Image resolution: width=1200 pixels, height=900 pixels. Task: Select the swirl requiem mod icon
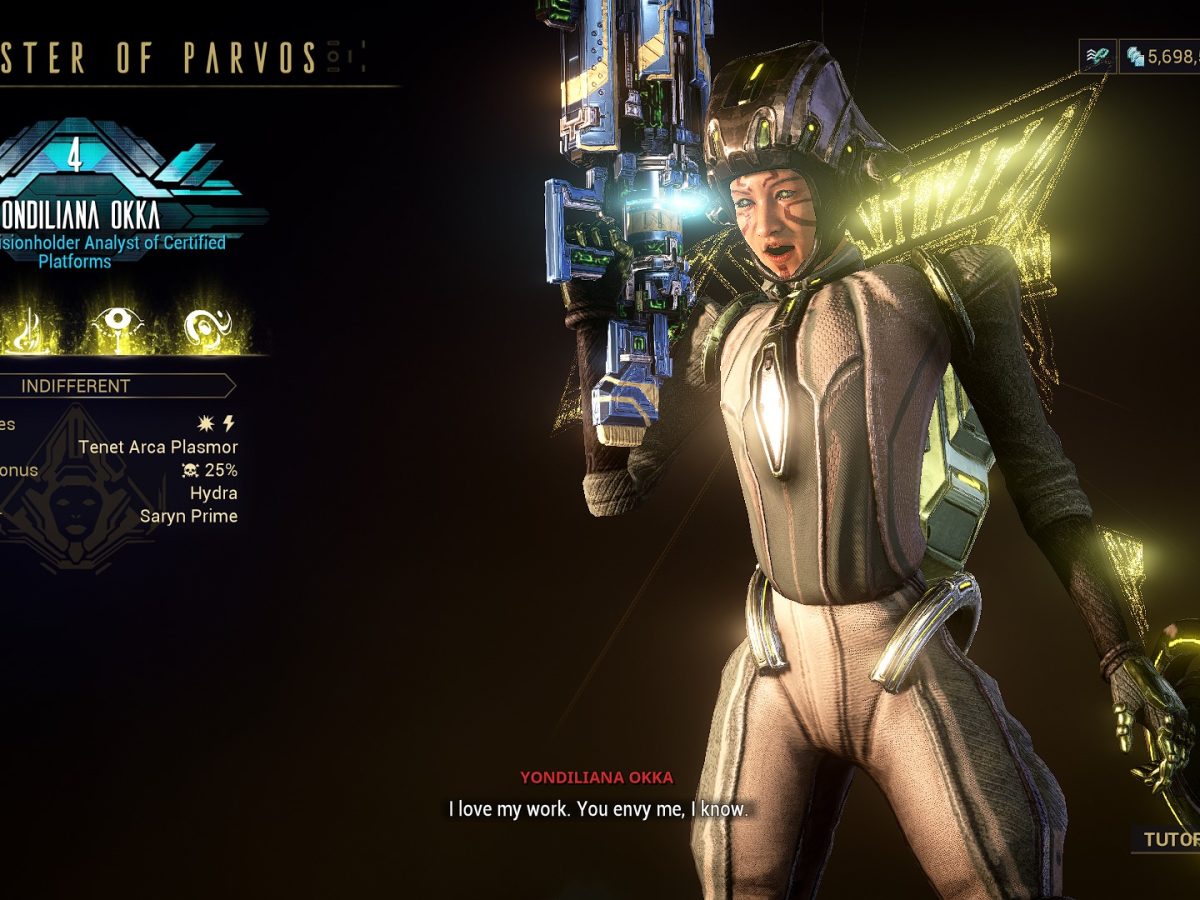coord(208,324)
